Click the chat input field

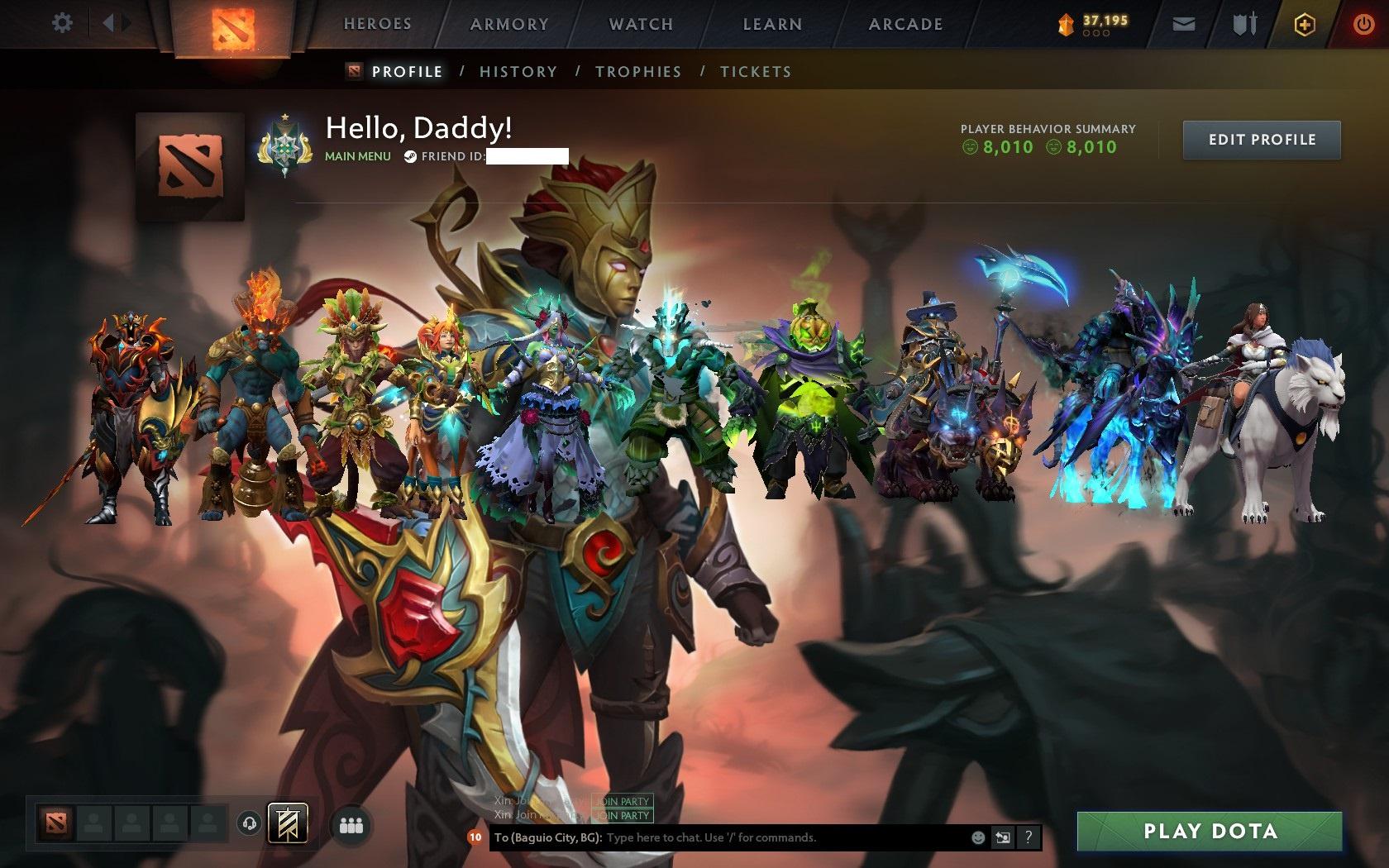click(x=744, y=837)
